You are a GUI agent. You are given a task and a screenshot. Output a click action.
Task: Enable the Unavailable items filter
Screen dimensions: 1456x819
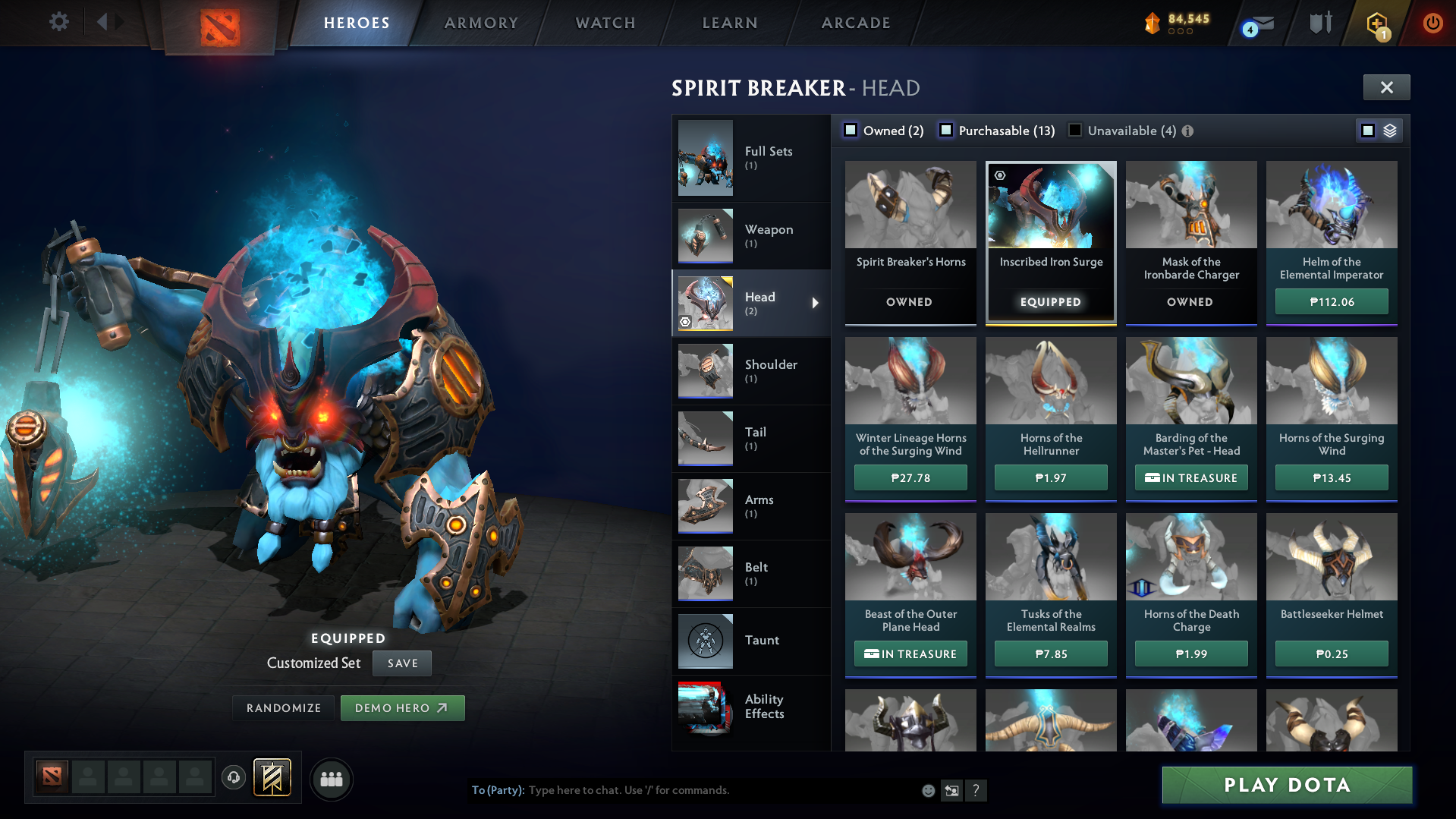coord(1074,130)
